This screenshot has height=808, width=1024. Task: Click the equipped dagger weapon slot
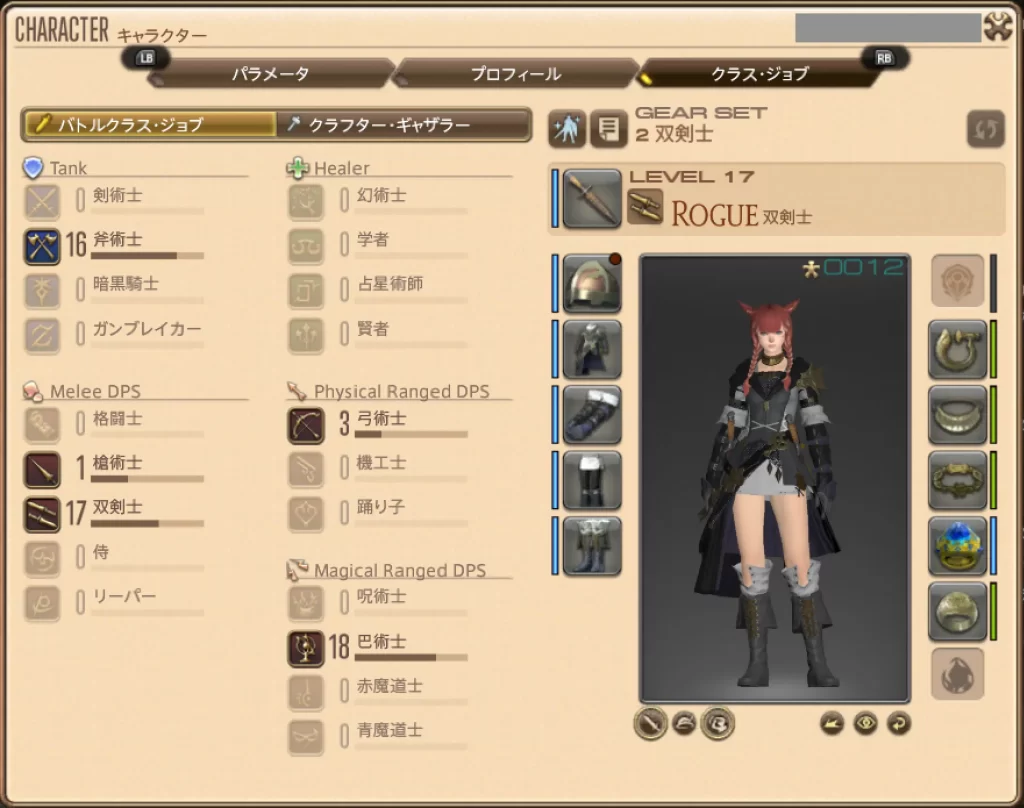pos(592,198)
